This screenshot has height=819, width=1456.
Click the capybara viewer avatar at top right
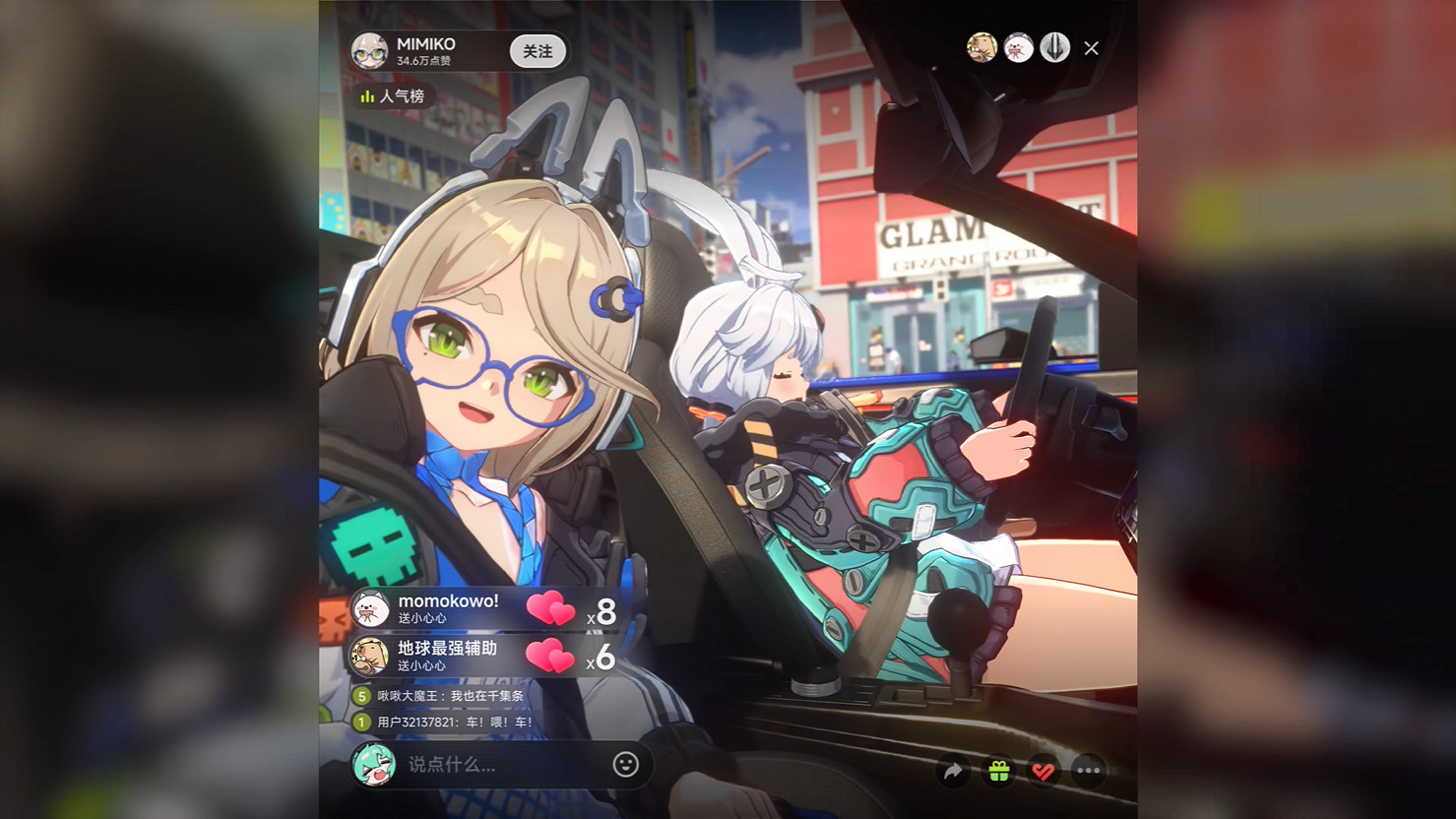point(981,46)
